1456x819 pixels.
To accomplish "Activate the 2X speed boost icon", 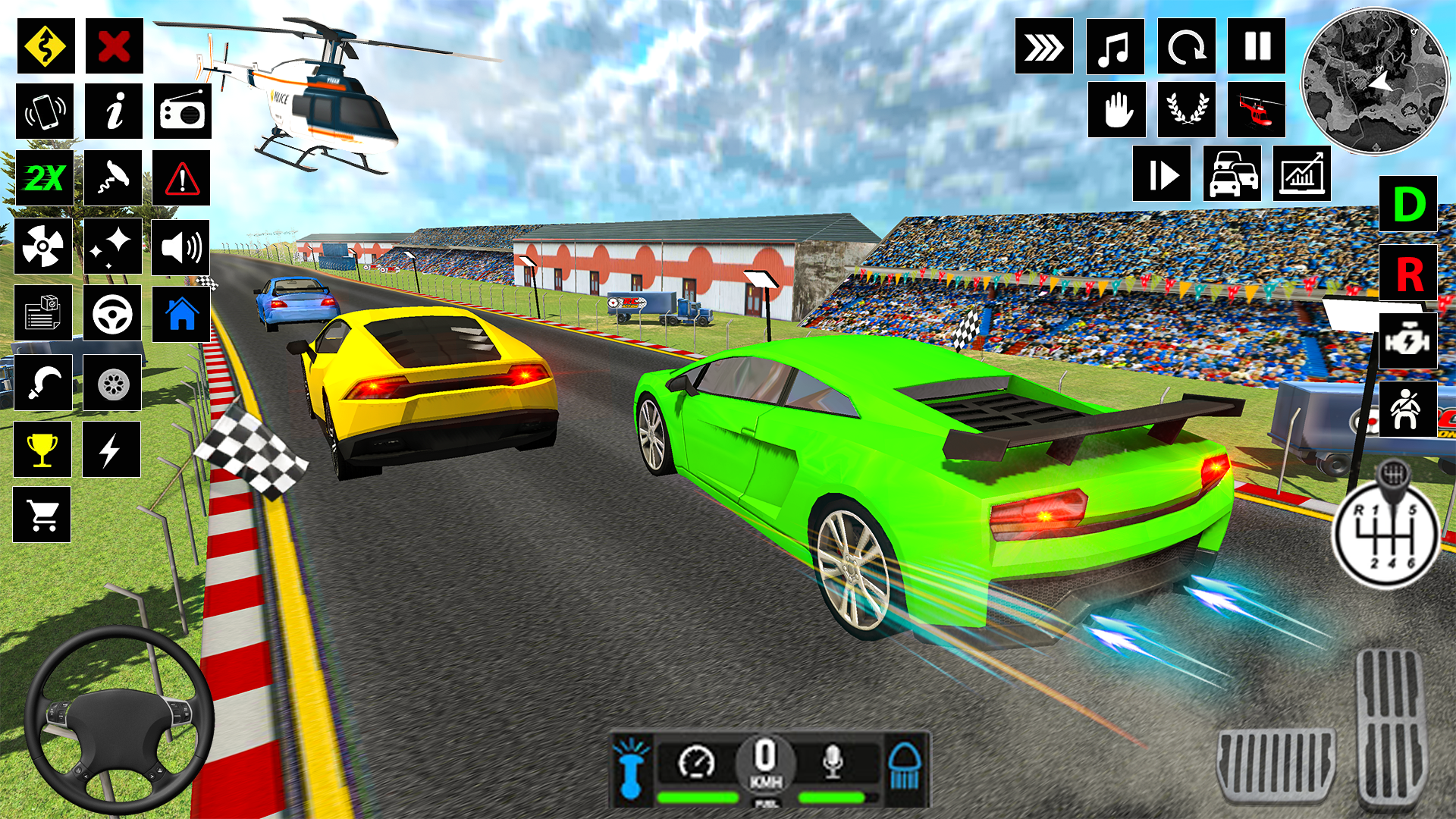I will tap(43, 177).
